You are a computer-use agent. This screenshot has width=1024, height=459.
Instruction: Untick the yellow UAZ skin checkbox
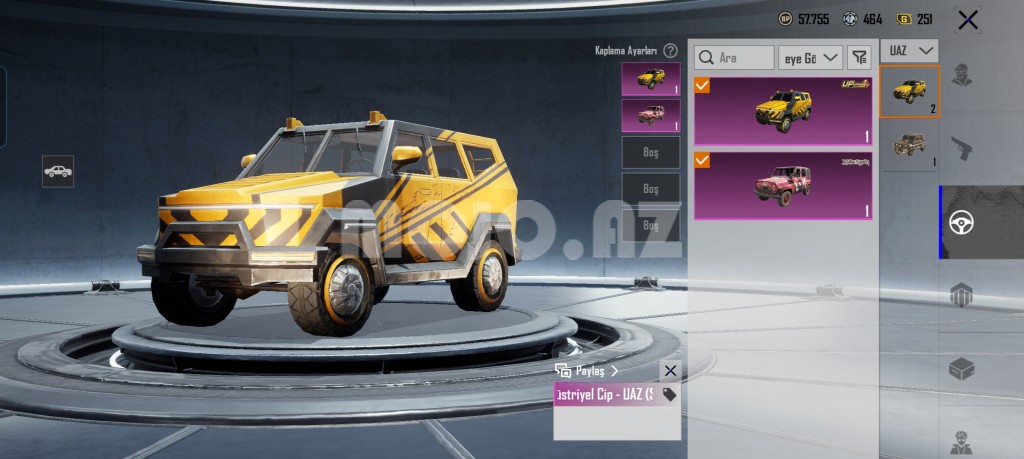pyautogui.click(x=703, y=86)
